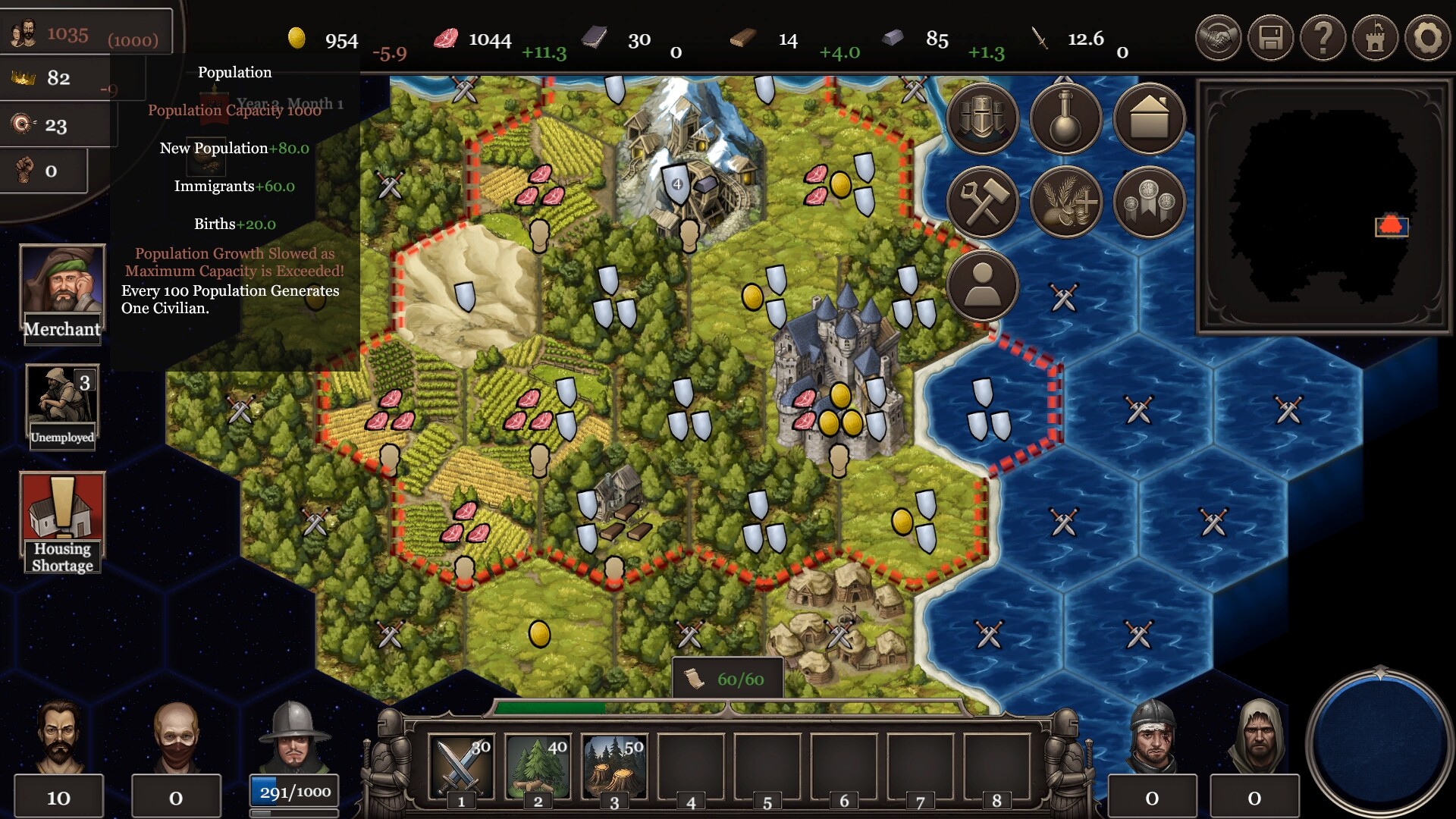Open the settings gear icon
The image size is (1456, 819).
1427,36
